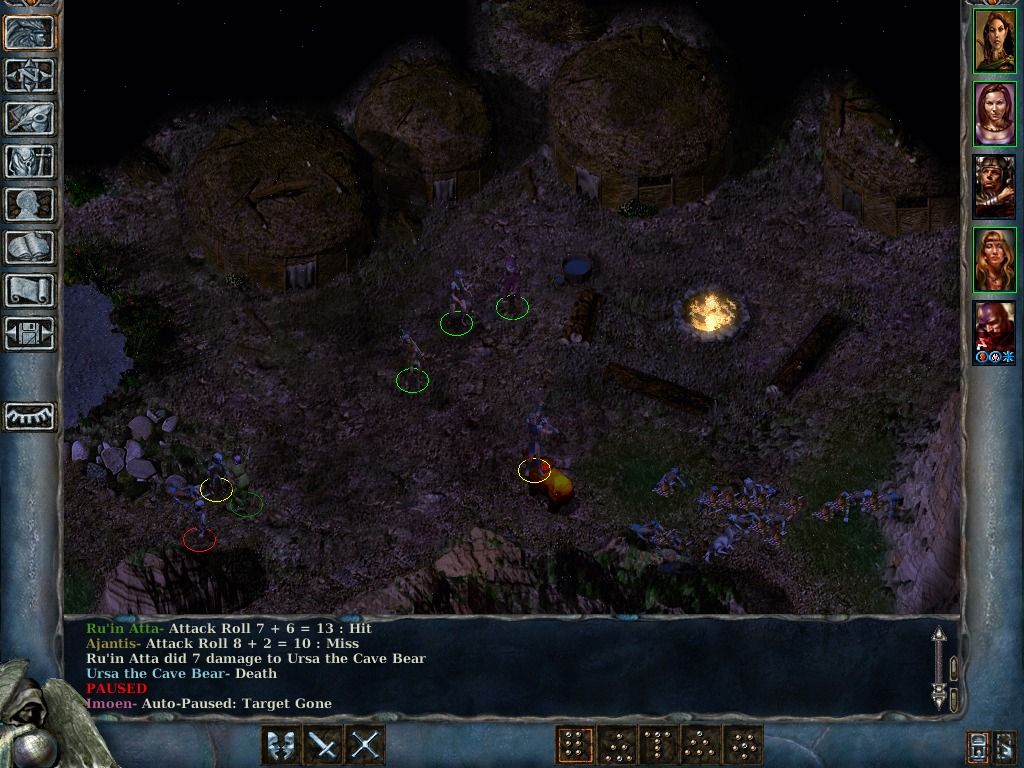The image size is (1024, 768).
Task: Open the journal with the quill icon
Action: click(x=30, y=118)
